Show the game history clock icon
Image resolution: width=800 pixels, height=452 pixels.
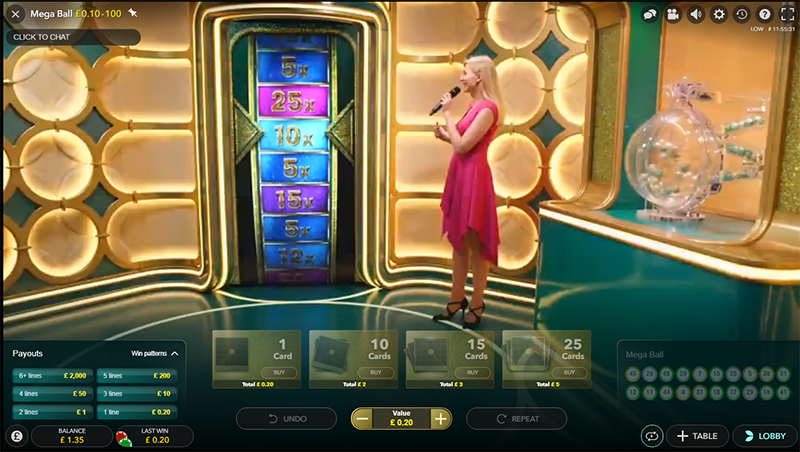coord(742,15)
